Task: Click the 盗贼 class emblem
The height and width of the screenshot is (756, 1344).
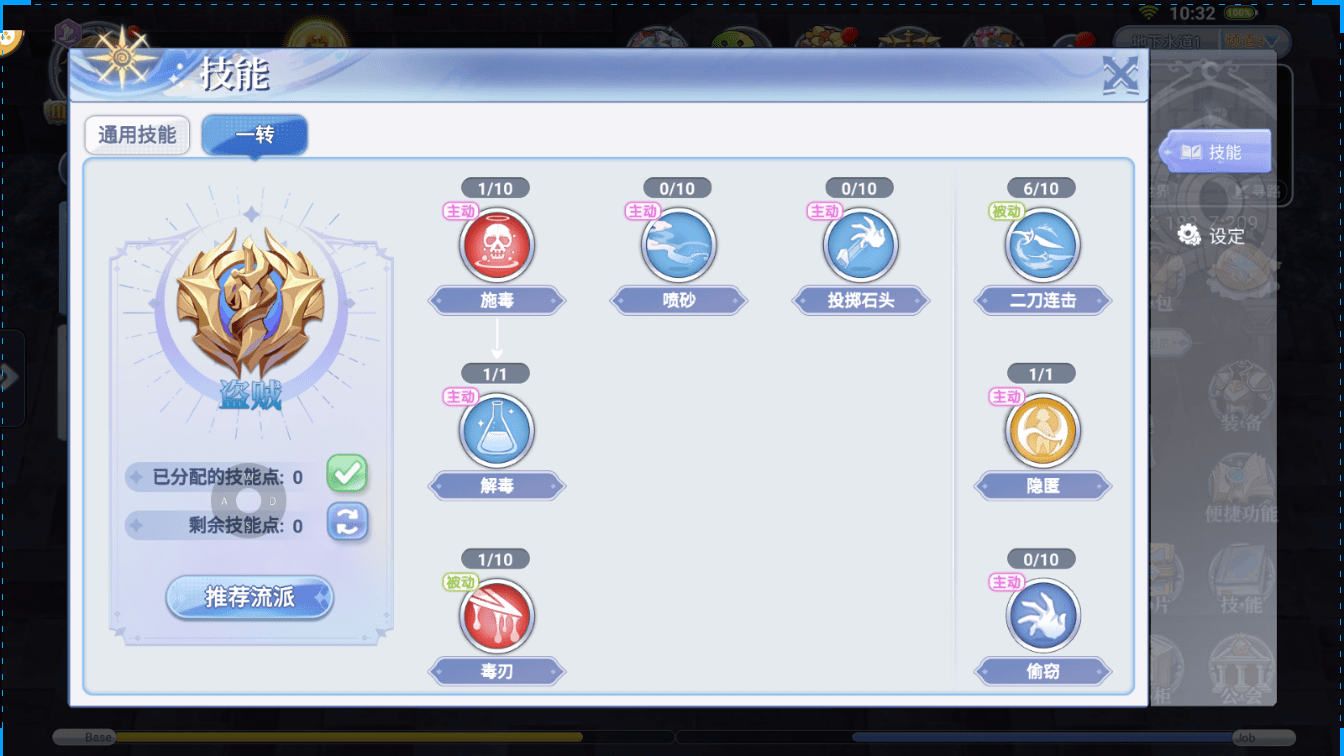Action: [250, 299]
